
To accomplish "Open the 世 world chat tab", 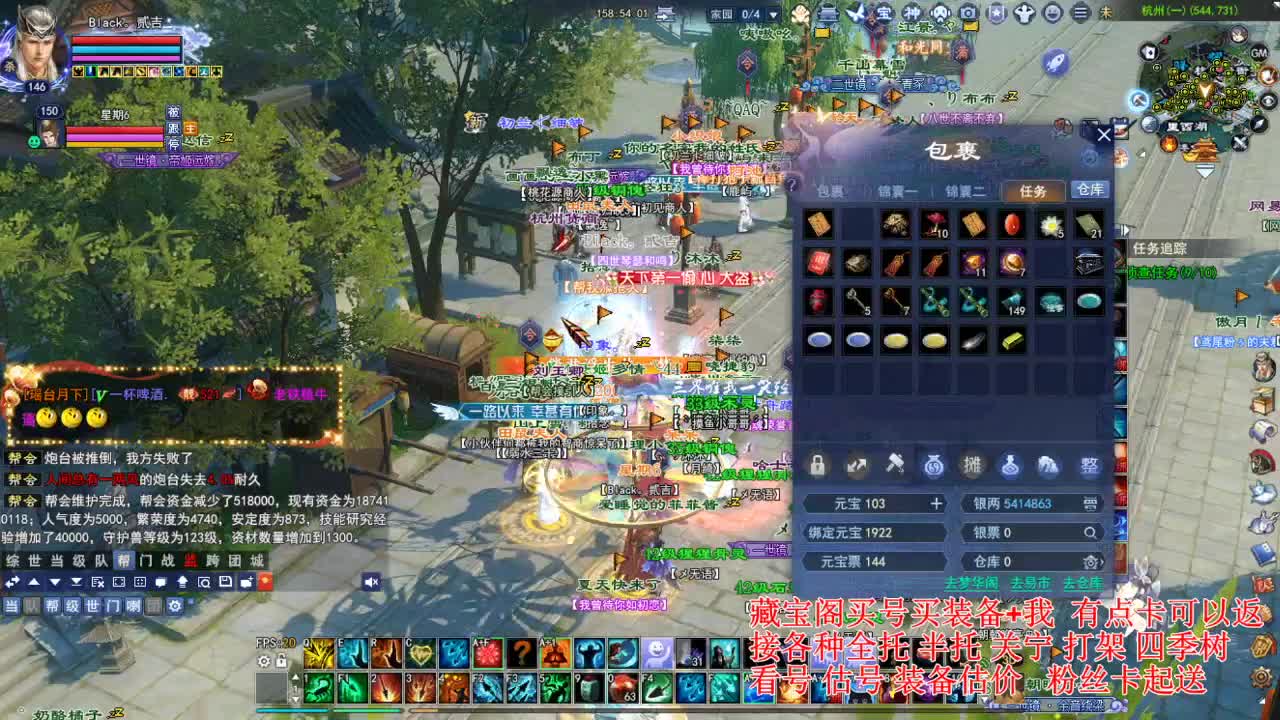I will 35,560.
